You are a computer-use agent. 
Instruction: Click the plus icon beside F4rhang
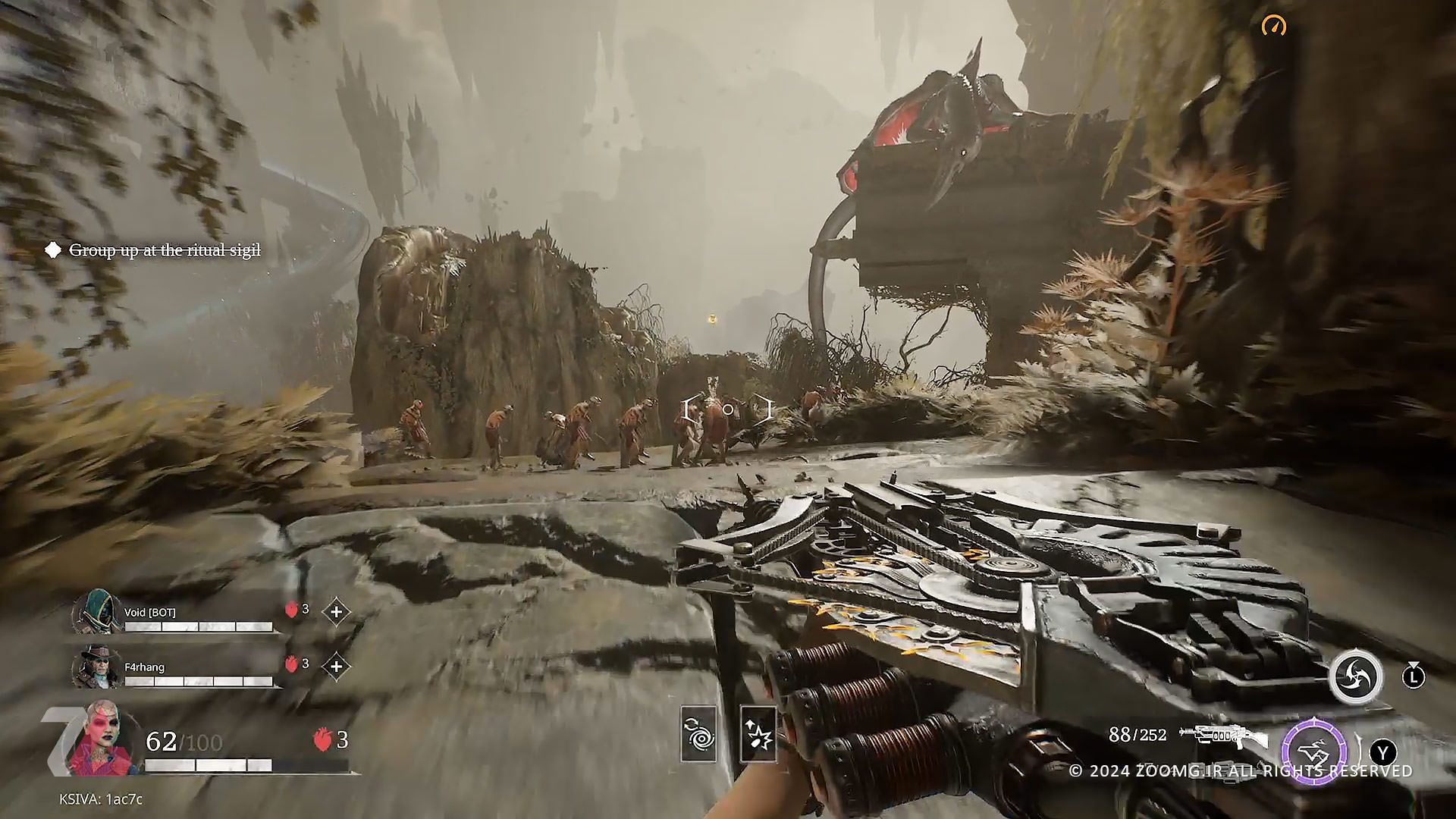[336, 666]
